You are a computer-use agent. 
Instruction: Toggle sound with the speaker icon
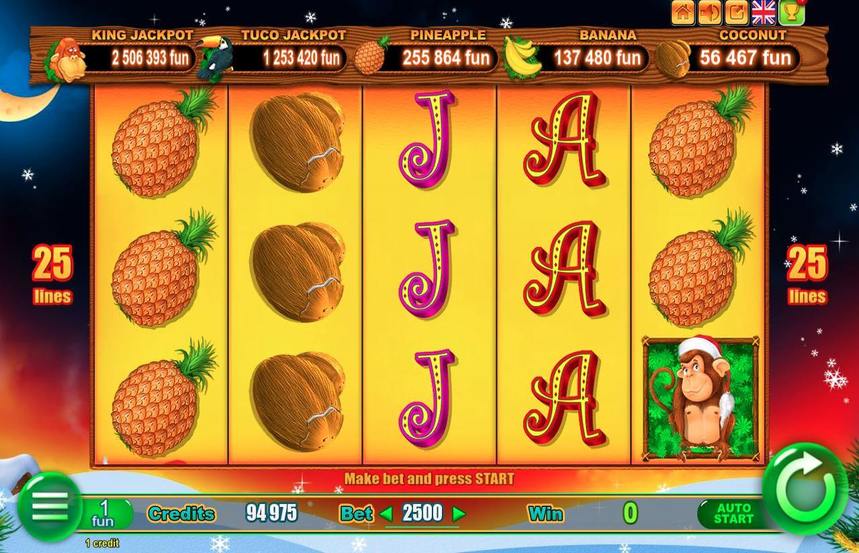coord(711,12)
